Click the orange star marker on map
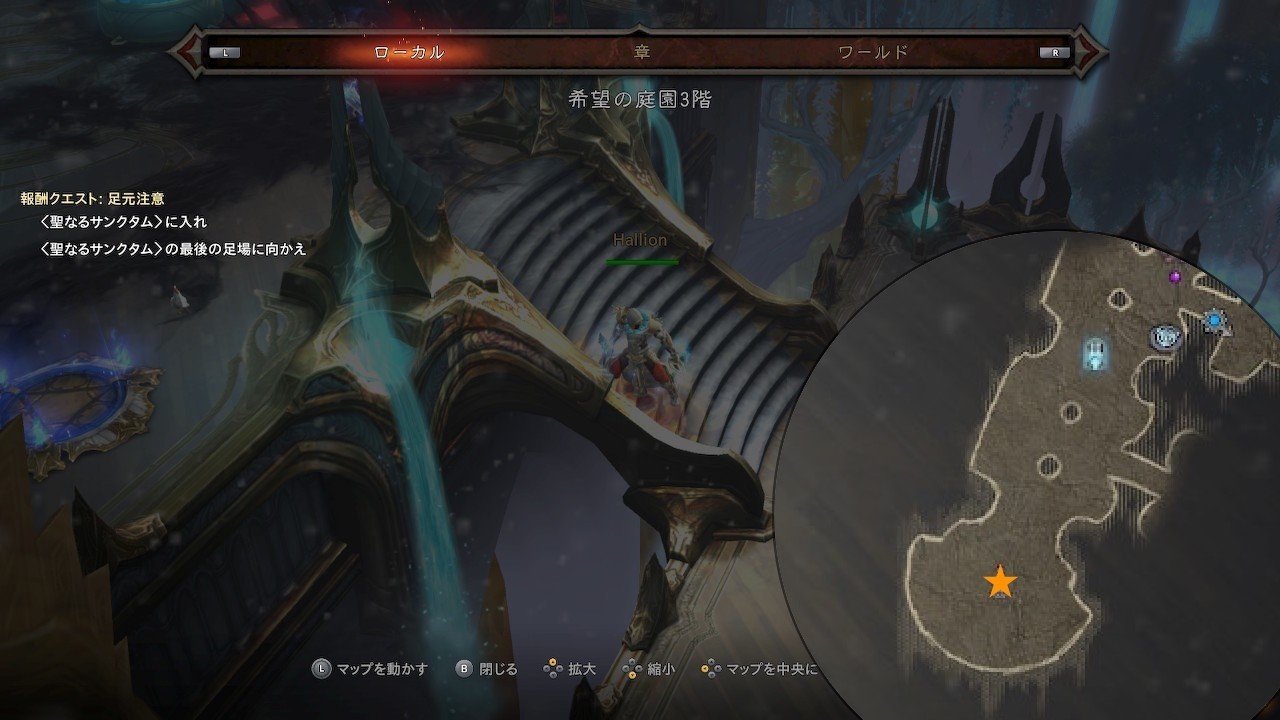This screenshot has width=1280, height=720. tap(999, 582)
